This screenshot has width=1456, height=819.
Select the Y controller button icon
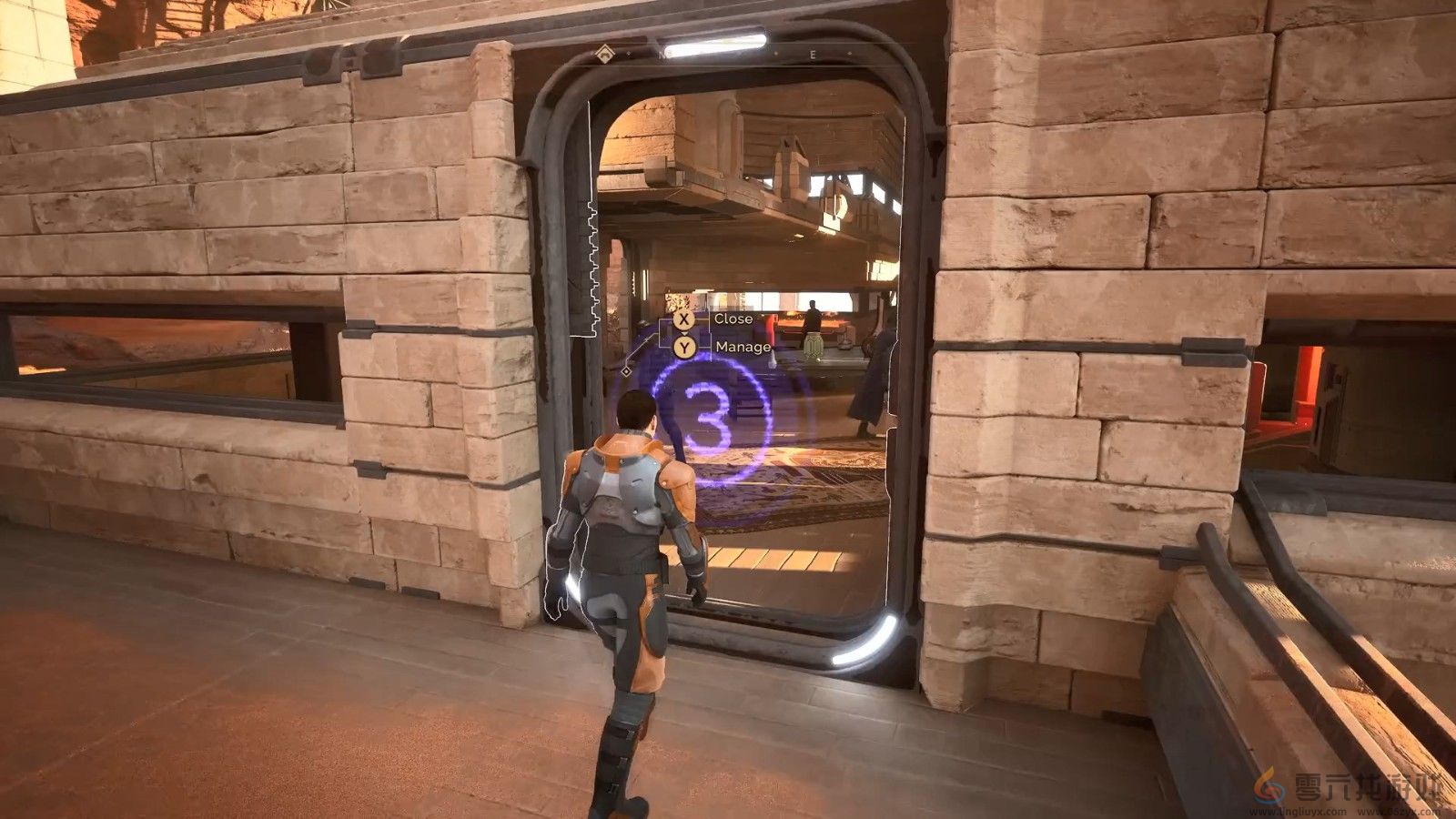click(685, 347)
